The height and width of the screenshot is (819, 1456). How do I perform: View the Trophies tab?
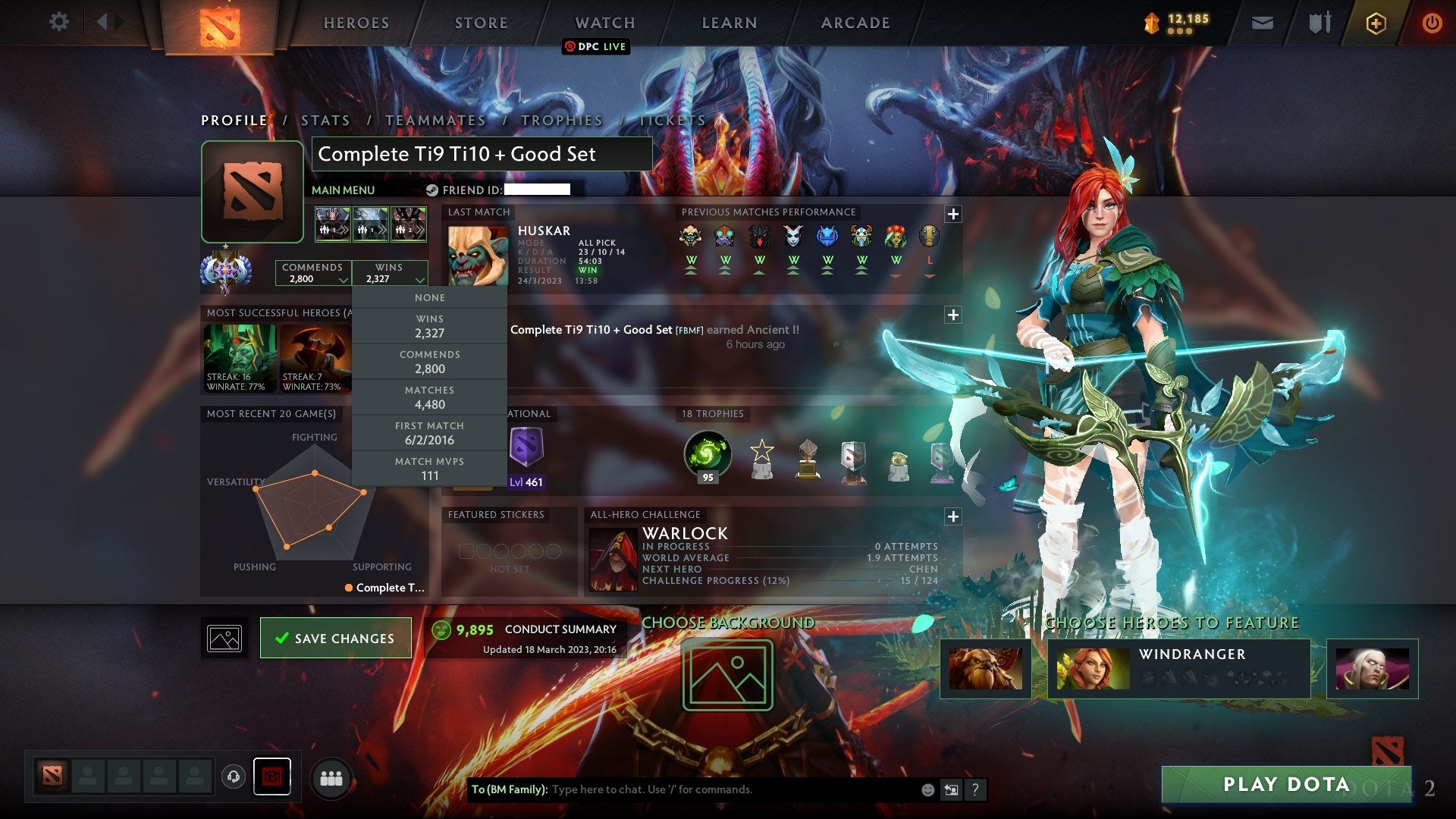tap(562, 121)
